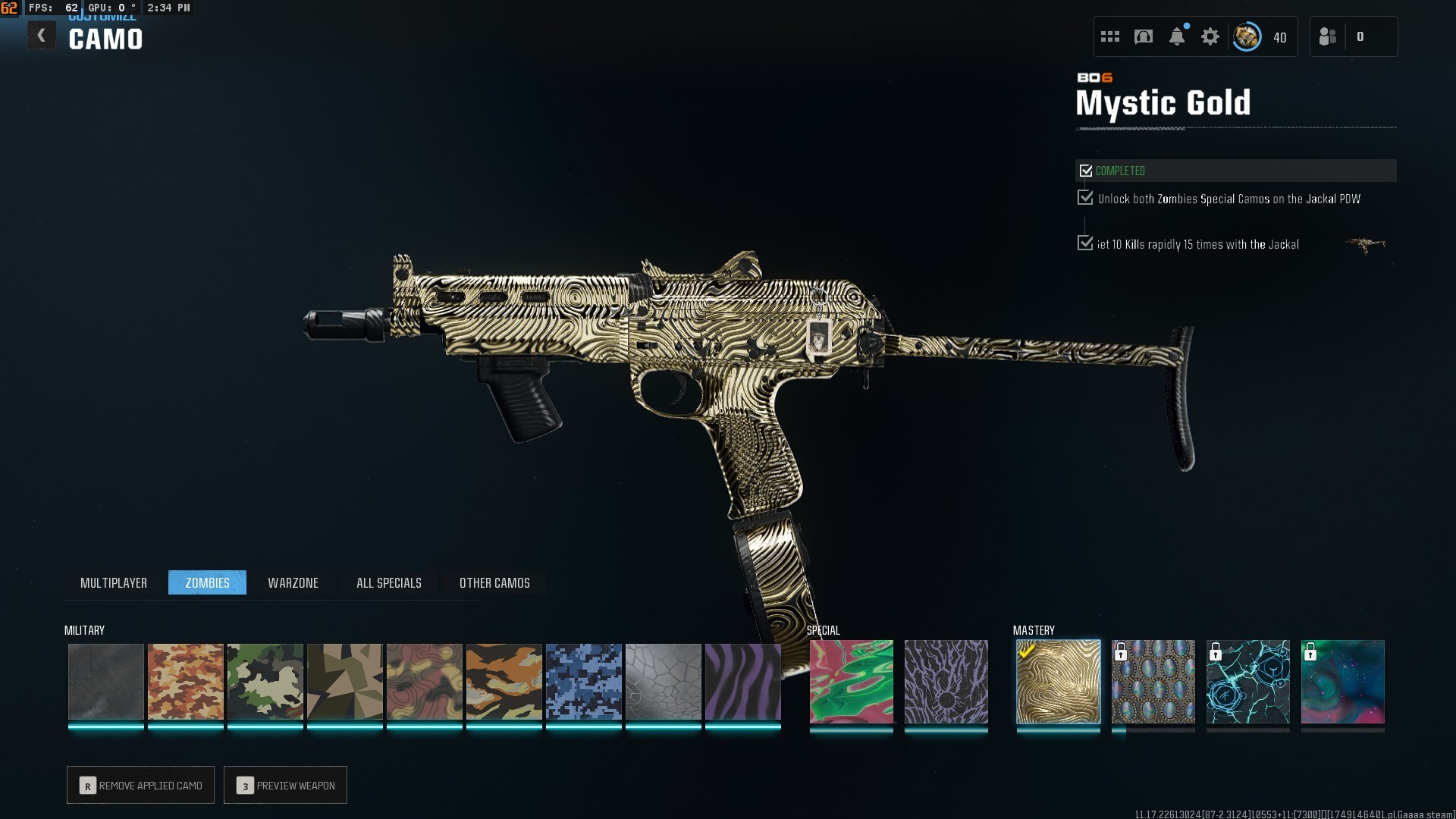
Task: Apply the pink and green special camo
Action: (851, 681)
